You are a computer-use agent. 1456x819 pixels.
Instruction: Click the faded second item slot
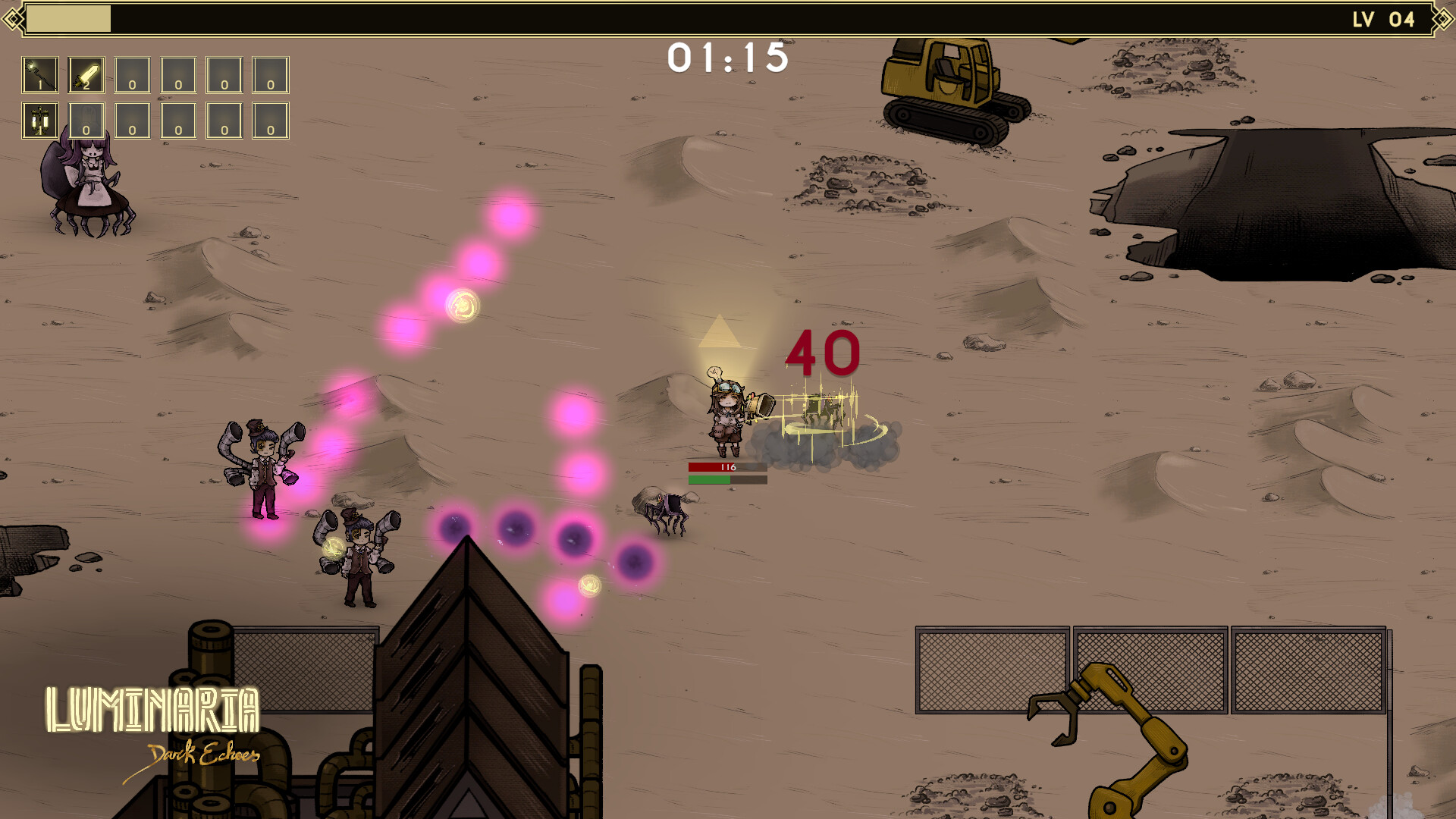coord(86,121)
